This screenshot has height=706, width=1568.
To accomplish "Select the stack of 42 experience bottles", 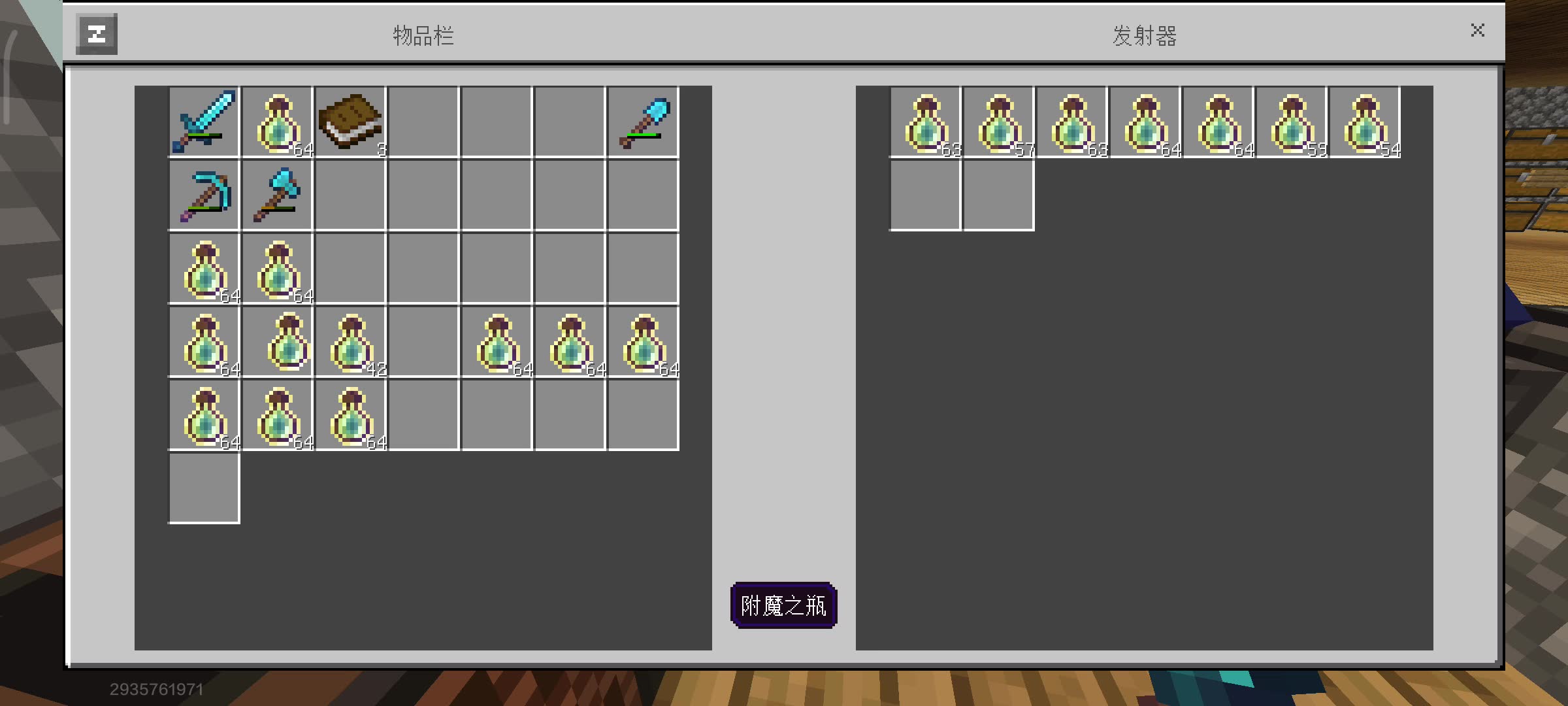I will pyautogui.click(x=351, y=343).
